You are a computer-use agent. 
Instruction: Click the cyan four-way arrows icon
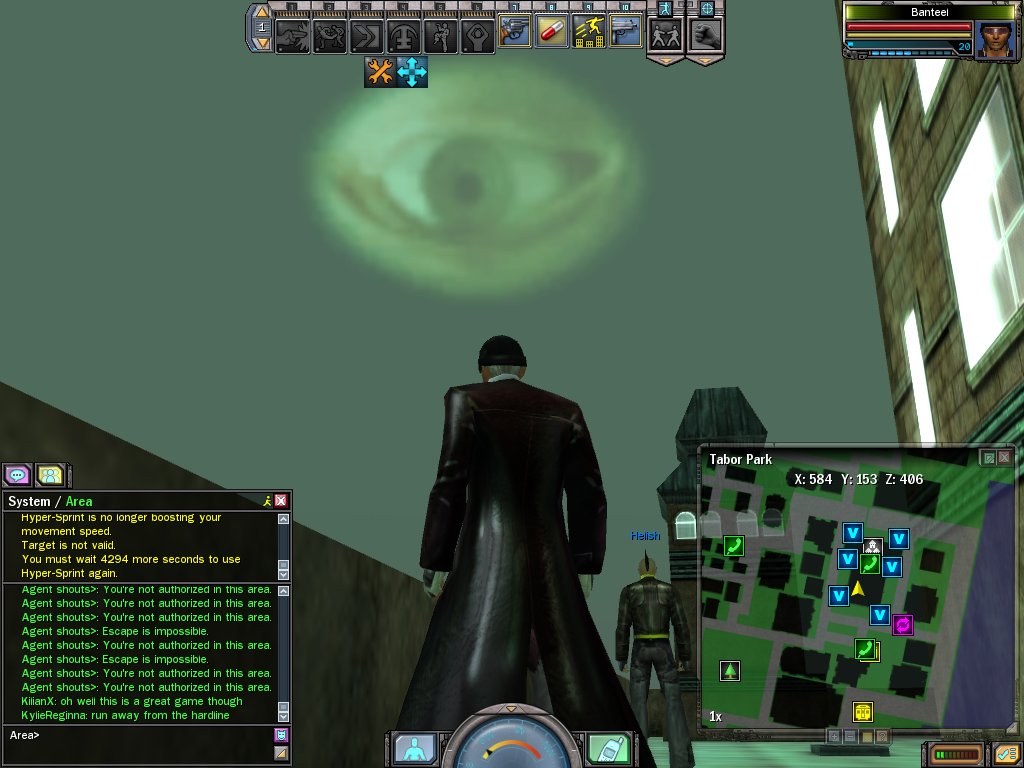click(412, 72)
